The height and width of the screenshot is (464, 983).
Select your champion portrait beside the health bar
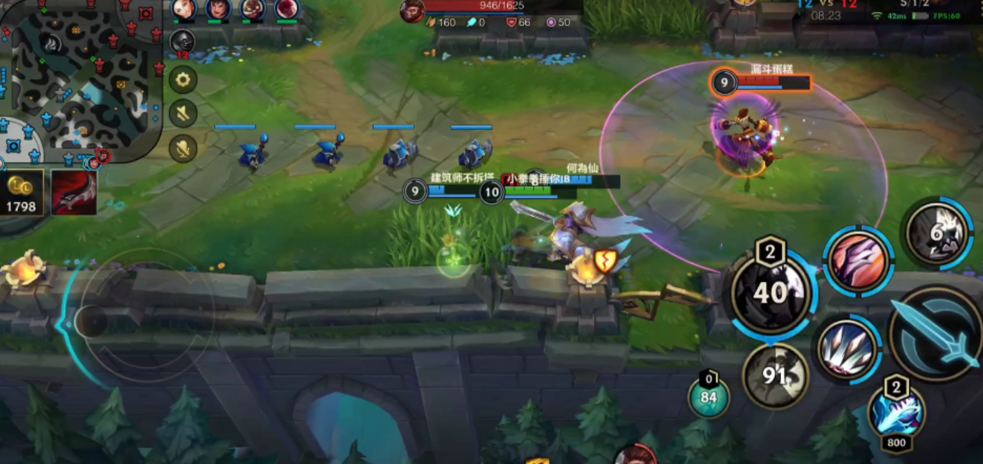point(412,11)
